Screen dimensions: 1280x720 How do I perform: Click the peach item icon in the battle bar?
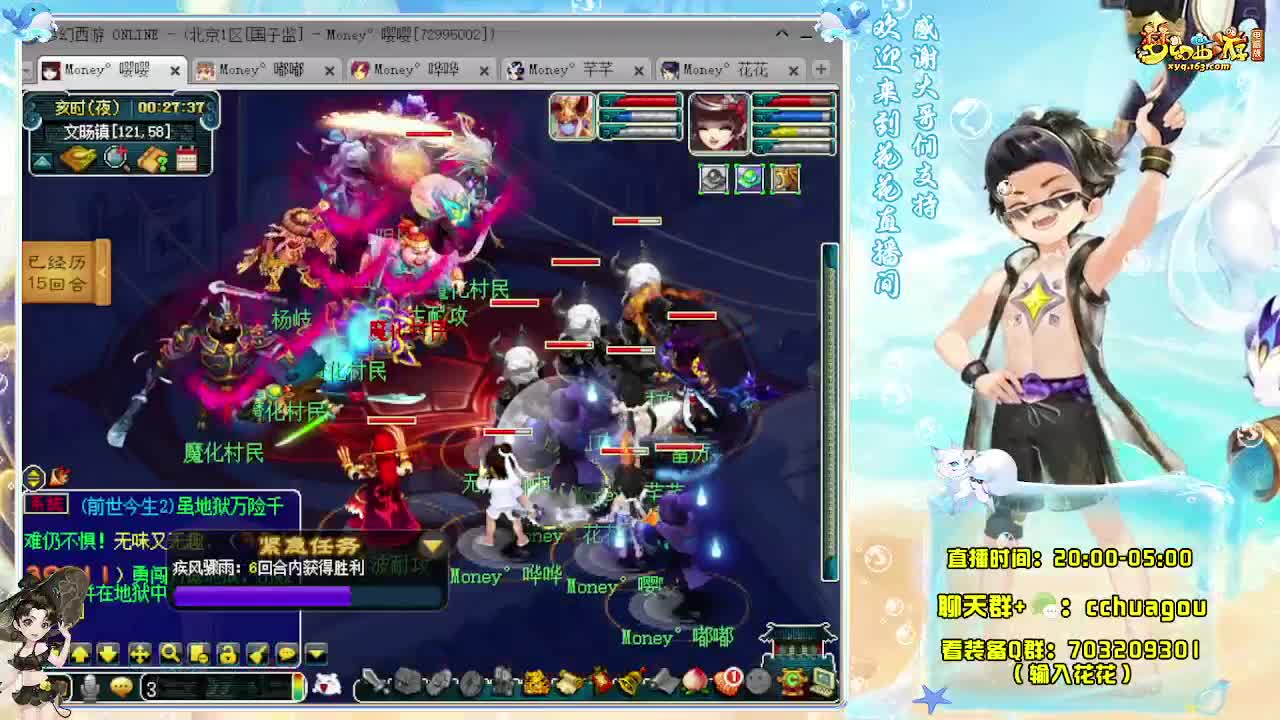(695, 681)
